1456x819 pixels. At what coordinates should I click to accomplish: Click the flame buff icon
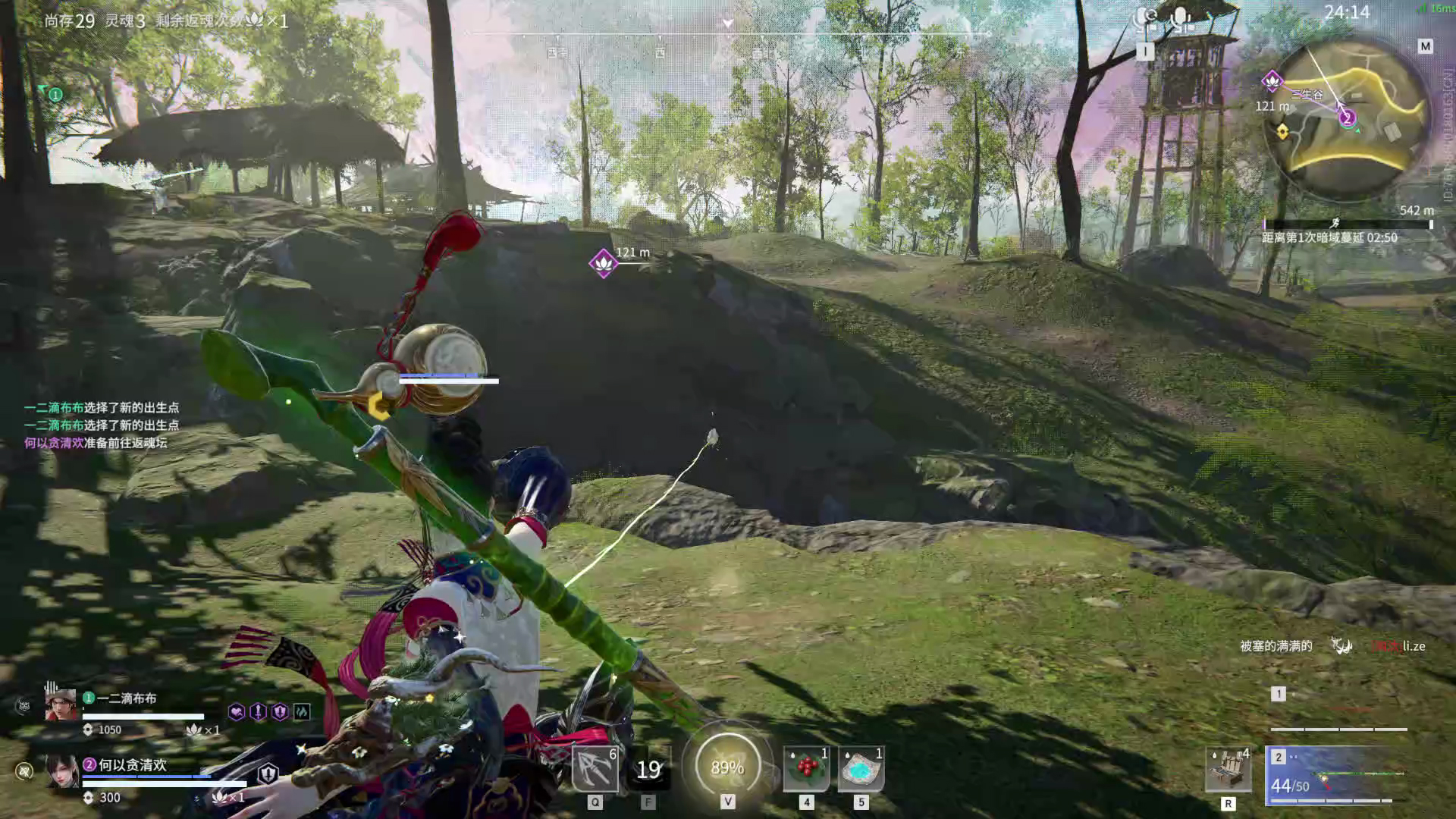[x=301, y=711]
